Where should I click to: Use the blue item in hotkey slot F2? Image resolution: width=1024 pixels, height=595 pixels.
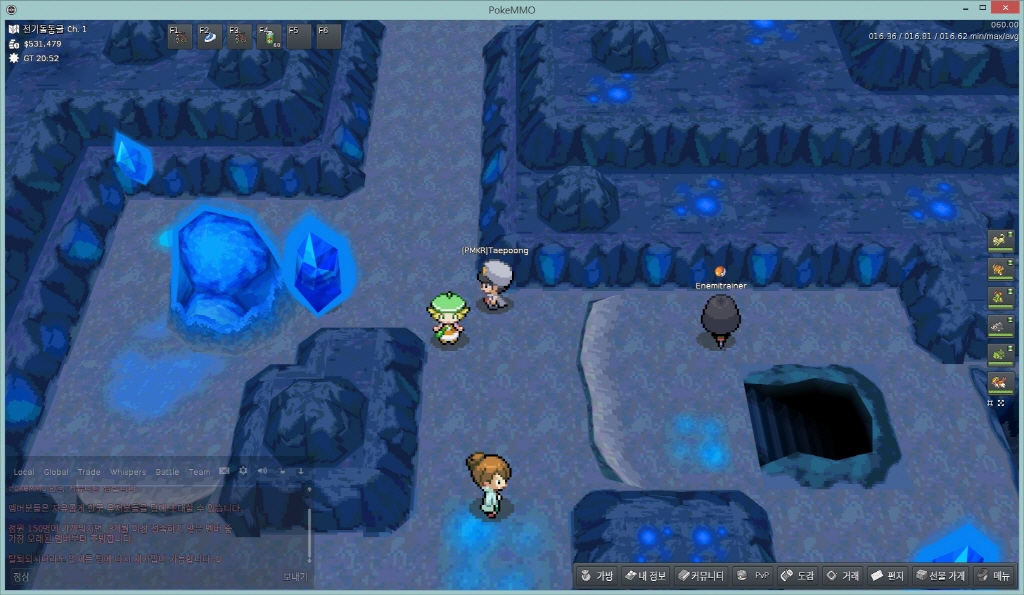(x=210, y=37)
